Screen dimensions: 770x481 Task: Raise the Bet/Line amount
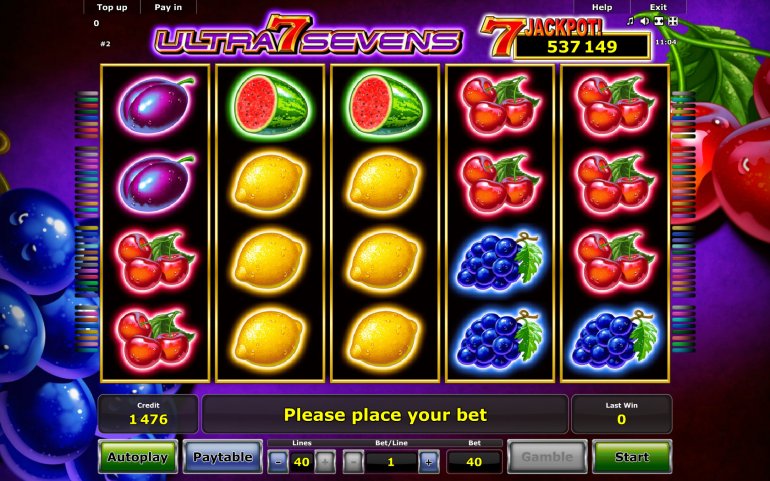click(428, 461)
